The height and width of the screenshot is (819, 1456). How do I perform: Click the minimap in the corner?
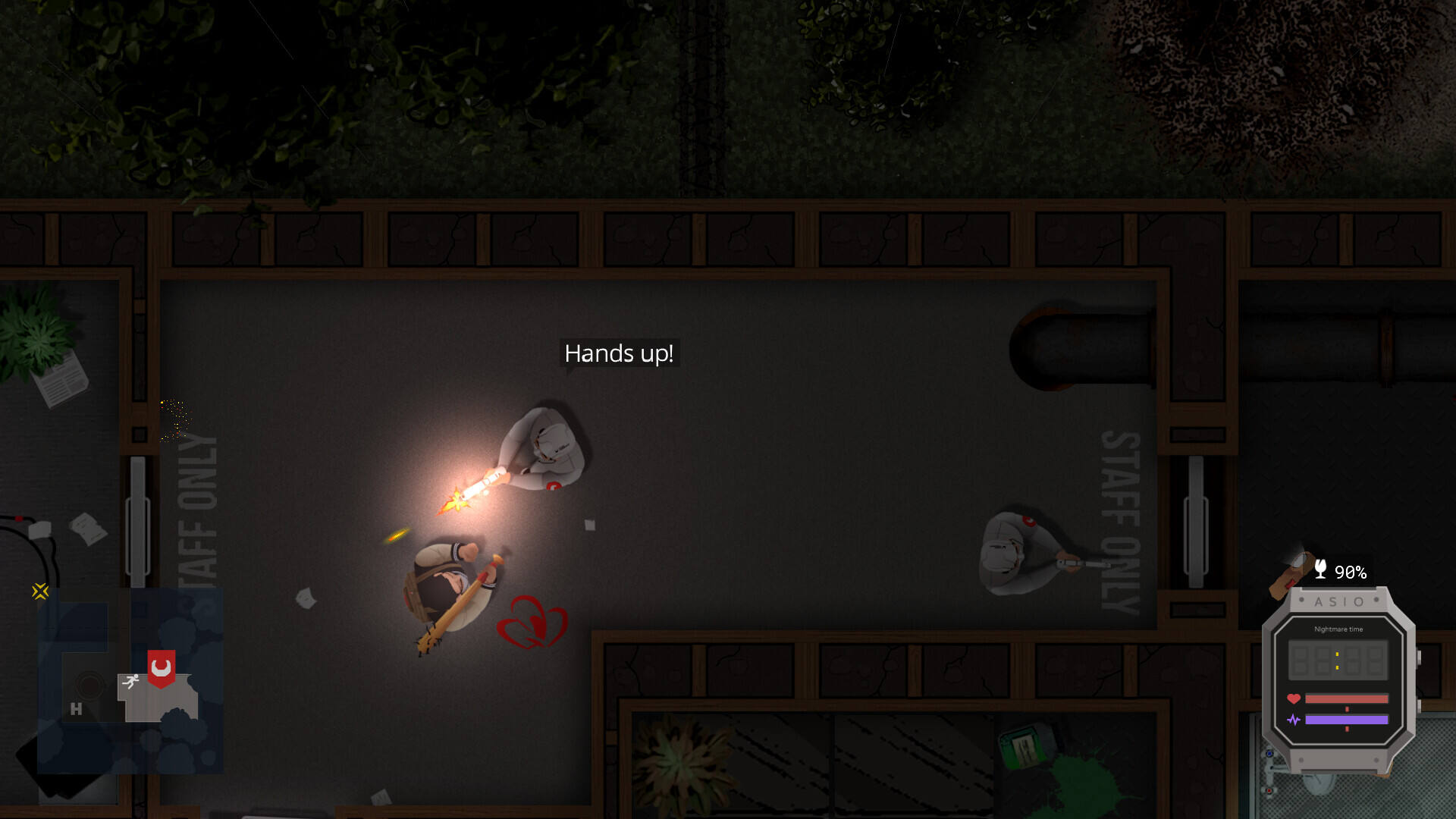(130, 680)
